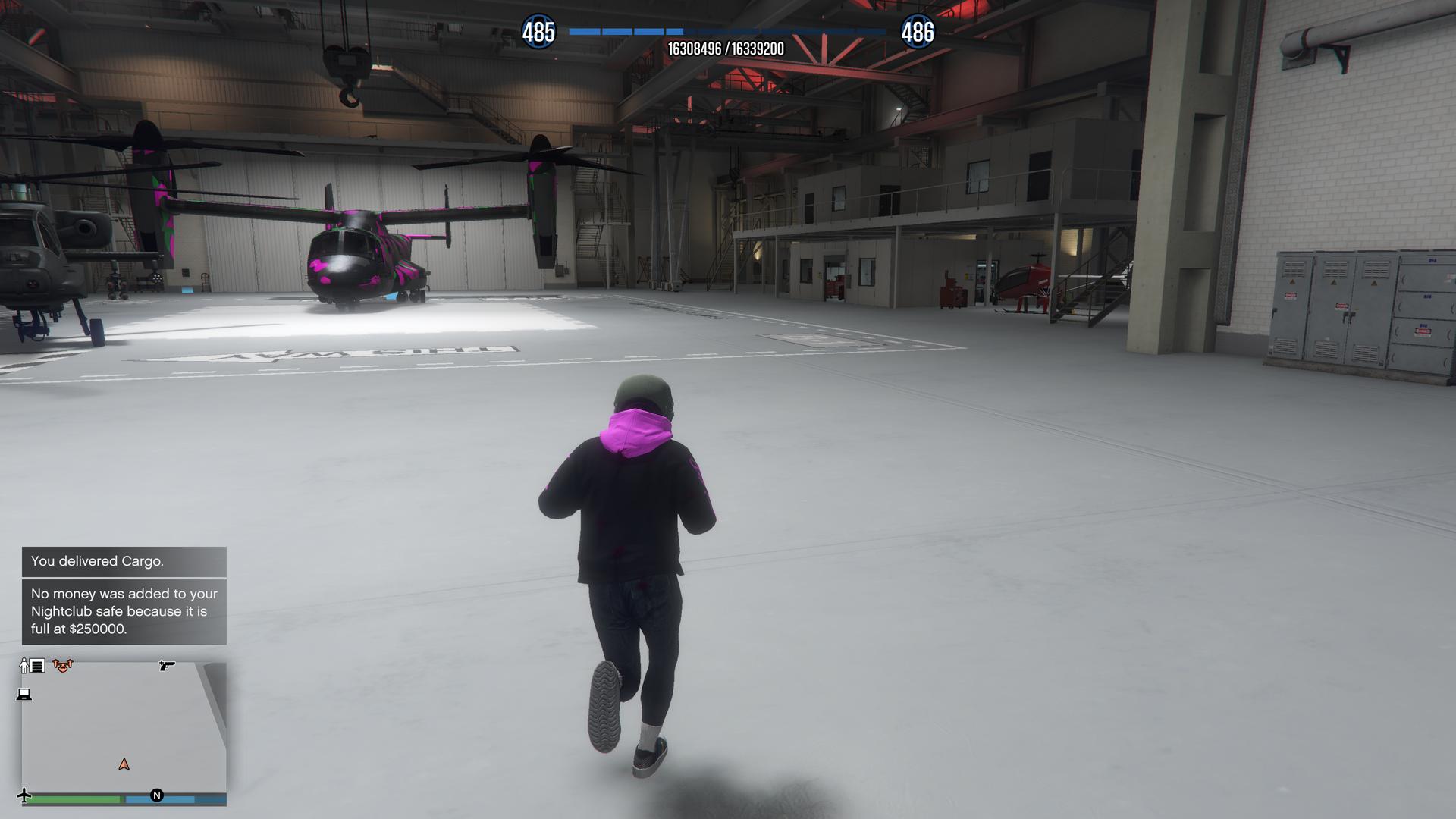Select the pistol weapon blip on the minimap
The width and height of the screenshot is (1456, 819).
[x=167, y=667]
